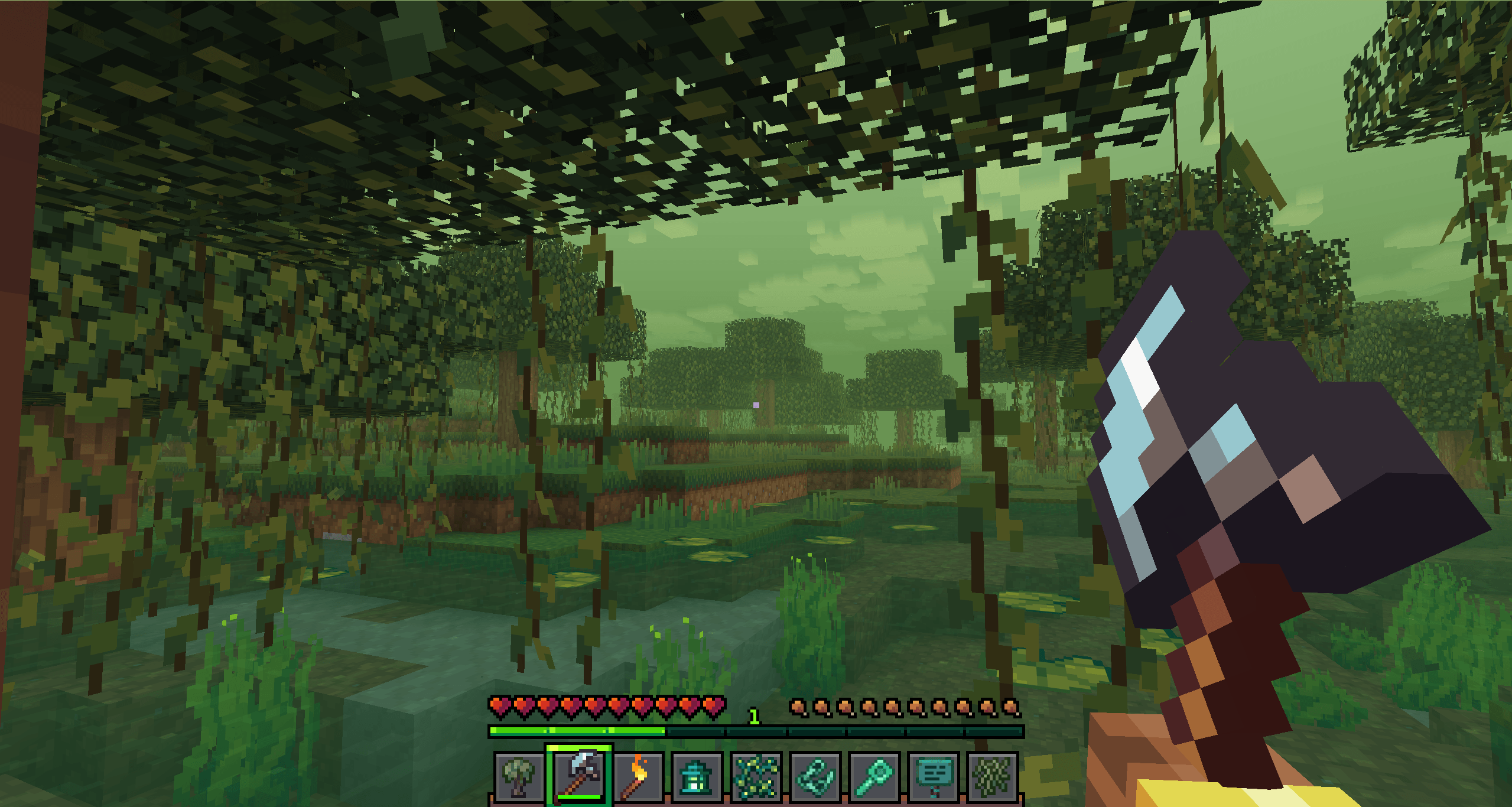Viewport: 1512px width, 807px height.
Task: Choose the teal chain item slot
Action: click(815, 777)
